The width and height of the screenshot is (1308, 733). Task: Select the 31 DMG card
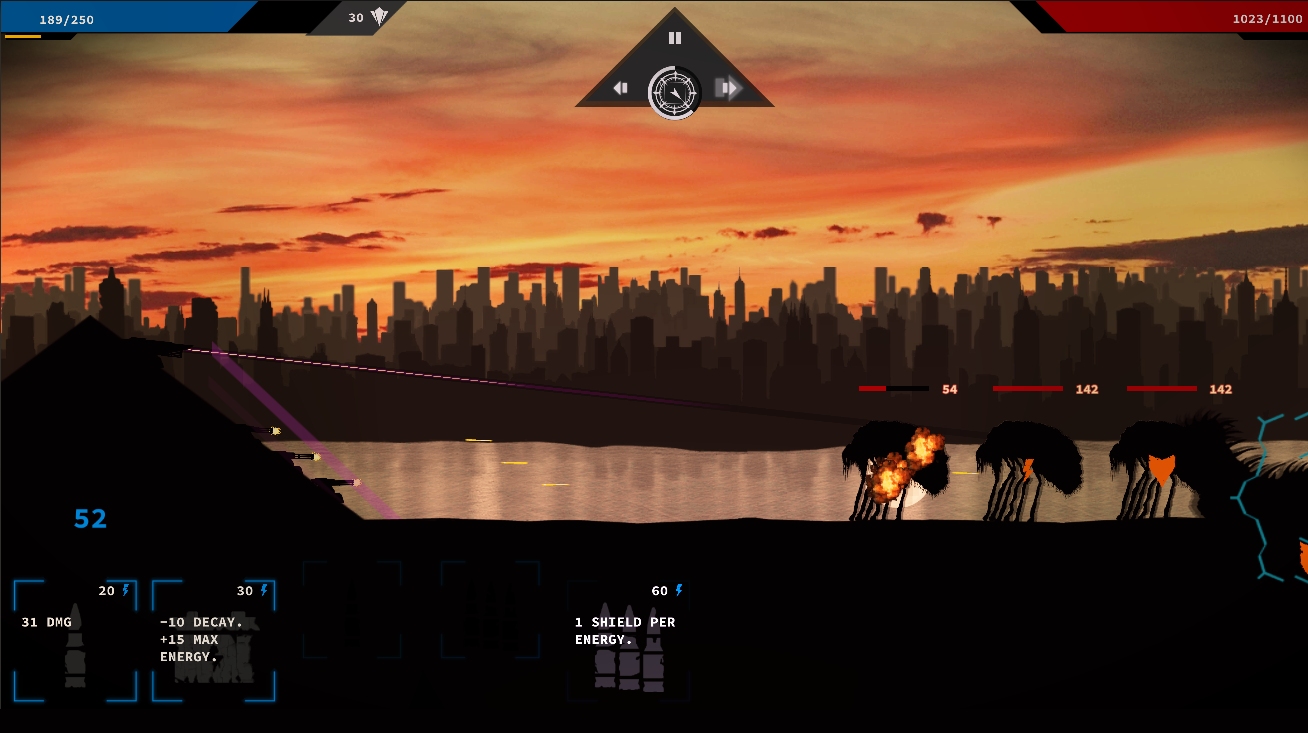coord(75,640)
